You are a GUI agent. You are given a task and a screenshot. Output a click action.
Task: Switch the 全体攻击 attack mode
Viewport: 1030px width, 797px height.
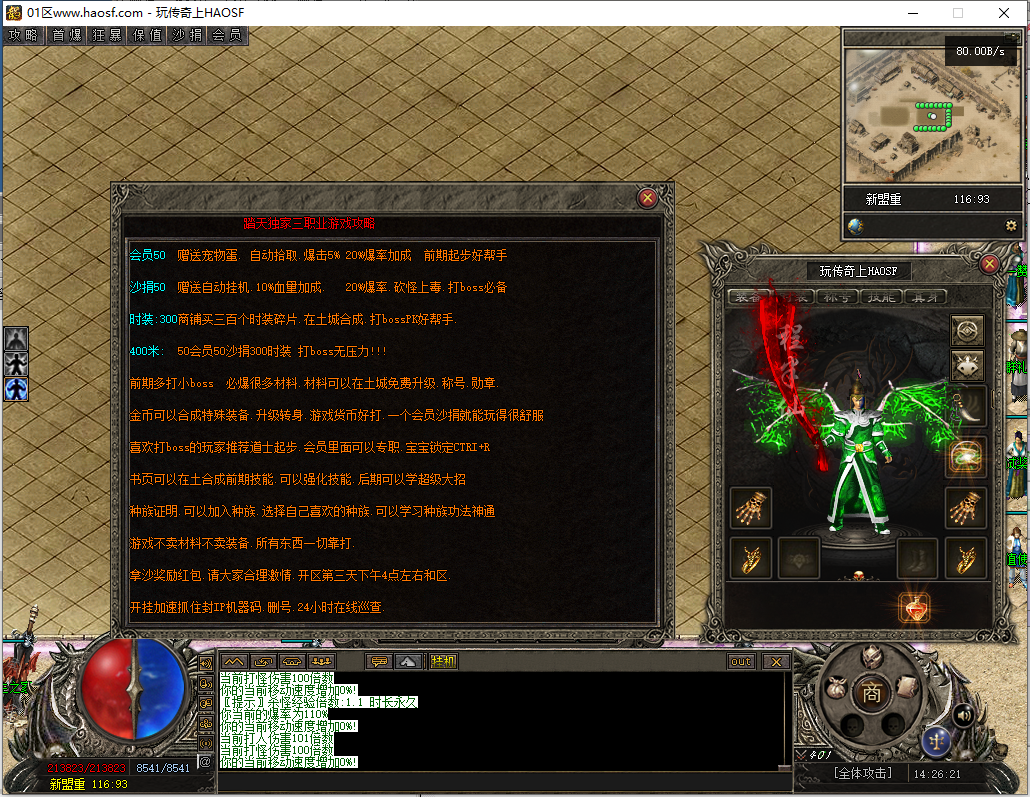[862, 773]
